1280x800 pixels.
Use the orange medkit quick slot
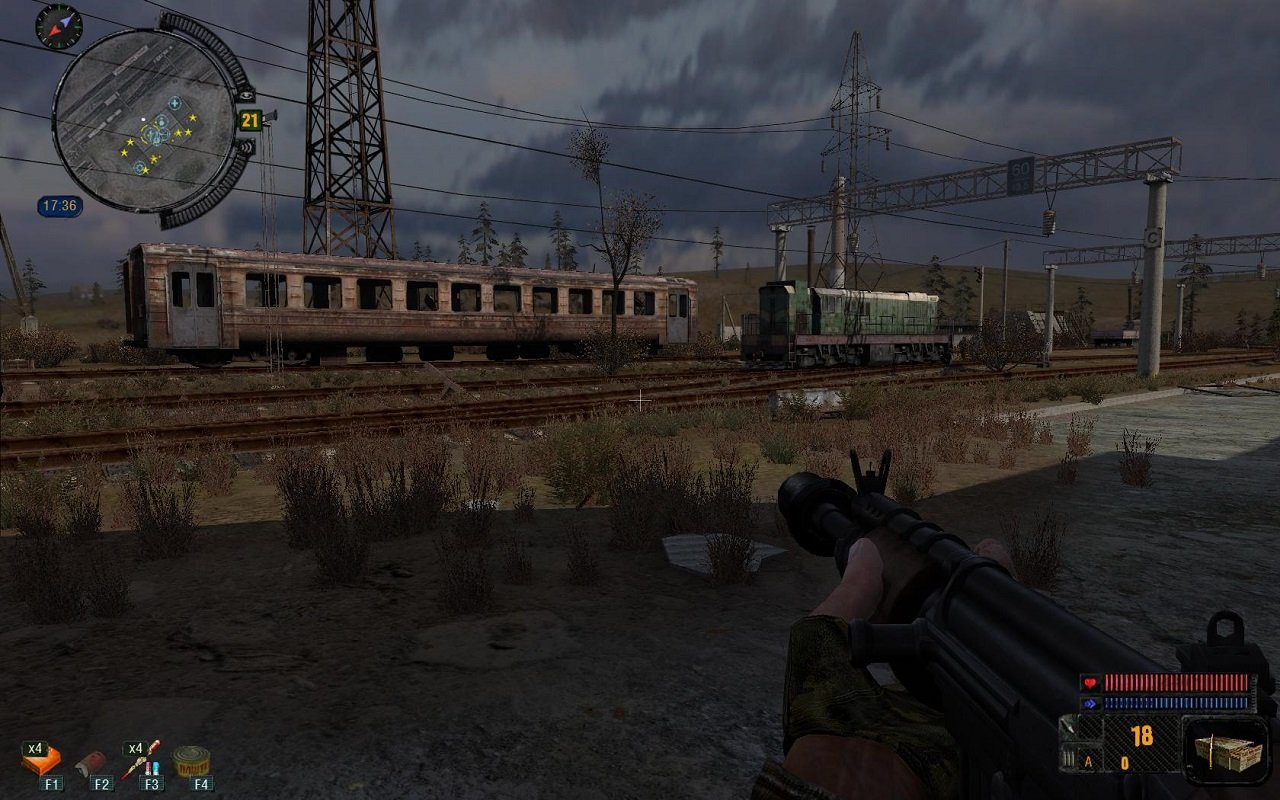(x=42, y=761)
